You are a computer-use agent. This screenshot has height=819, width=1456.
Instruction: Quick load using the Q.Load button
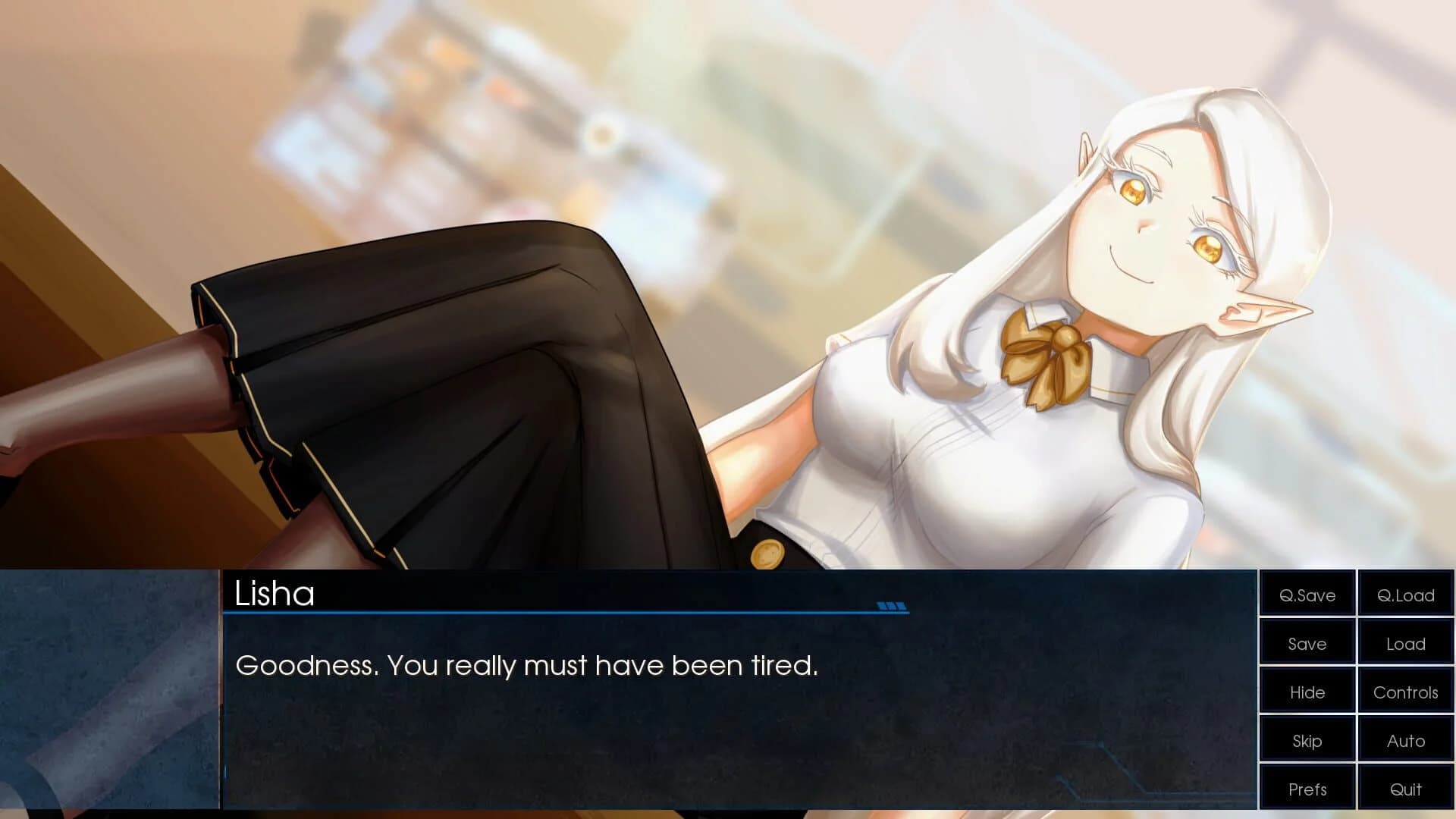[x=1405, y=595]
